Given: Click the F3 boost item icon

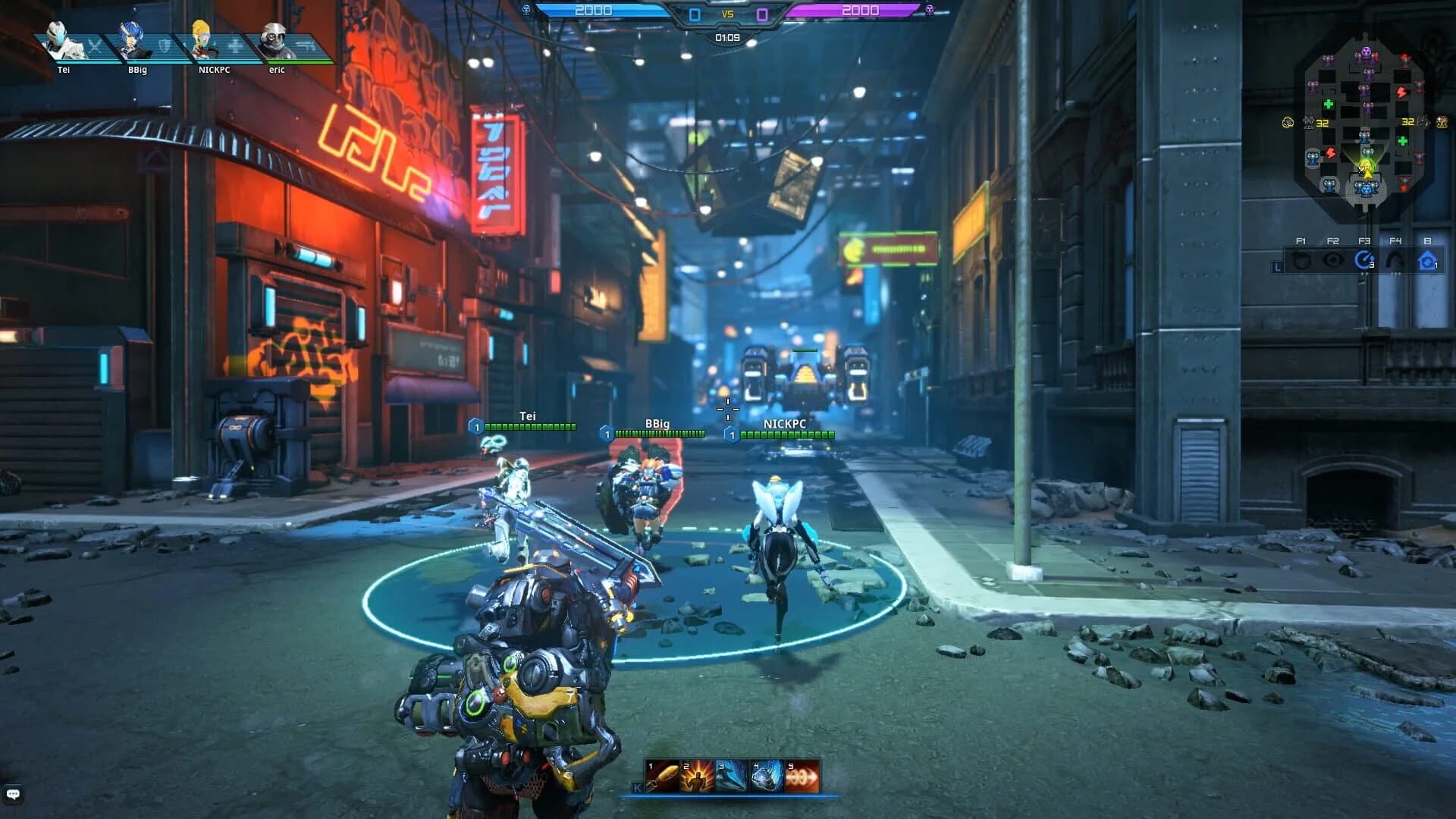Looking at the screenshot, I should tap(1363, 259).
